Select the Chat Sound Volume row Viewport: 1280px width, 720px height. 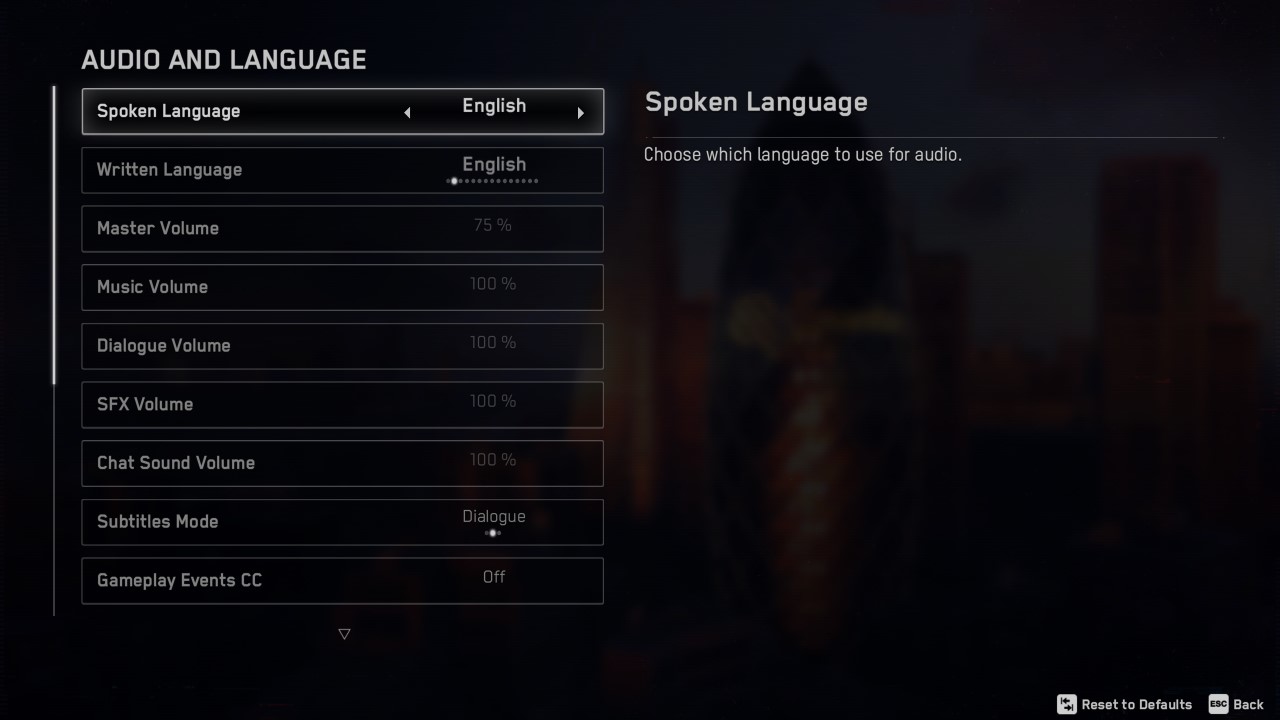point(343,463)
